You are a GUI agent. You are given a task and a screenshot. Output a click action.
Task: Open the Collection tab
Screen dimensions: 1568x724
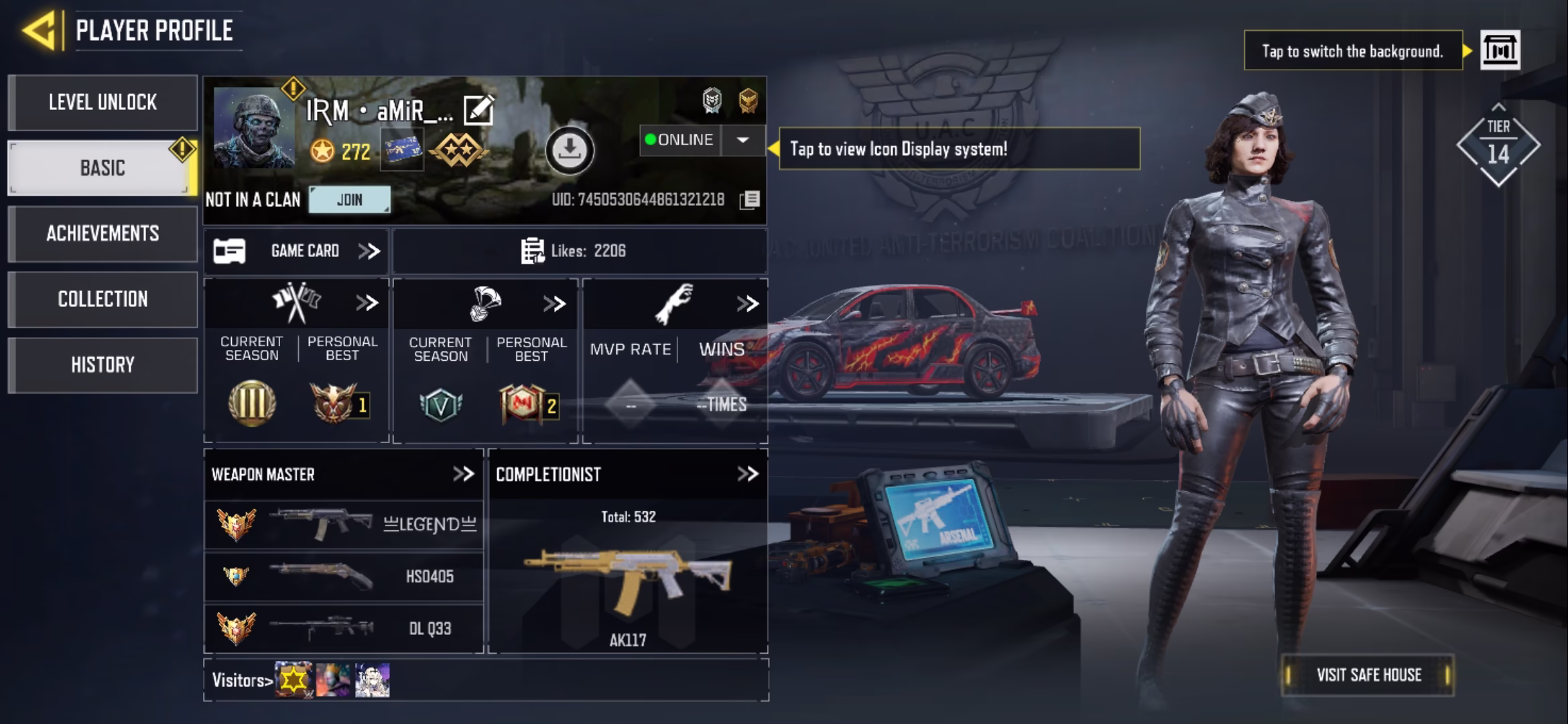(103, 299)
